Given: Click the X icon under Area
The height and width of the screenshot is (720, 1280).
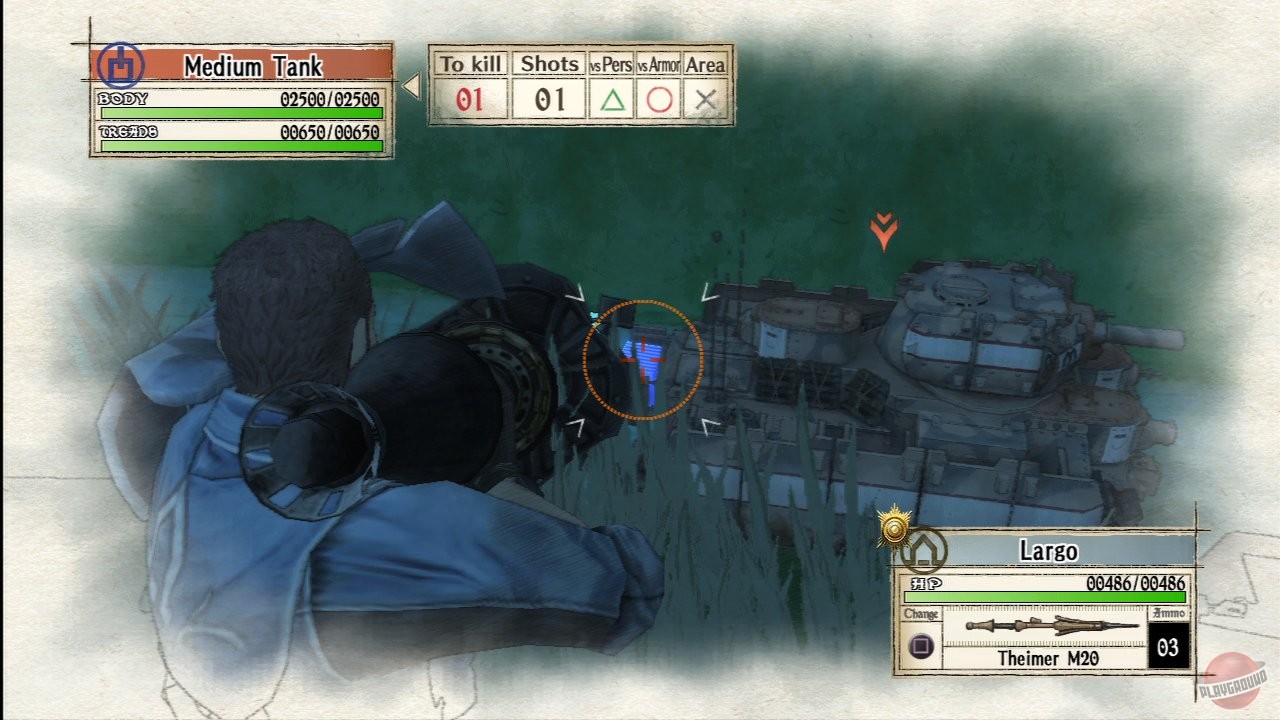Looking at the screenshot, I should [x=707, y=99].
